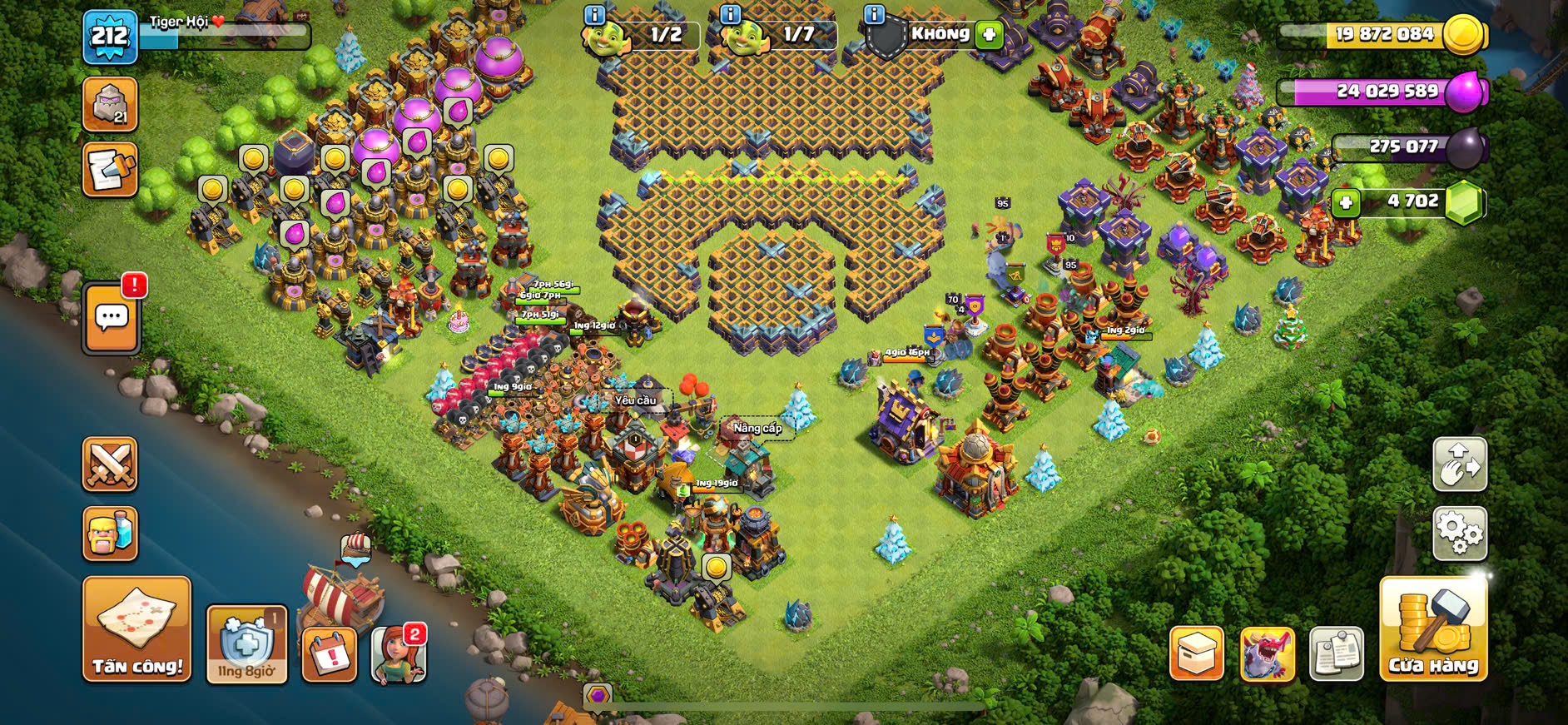Show builder info 1/2

(x=594, y=14)
